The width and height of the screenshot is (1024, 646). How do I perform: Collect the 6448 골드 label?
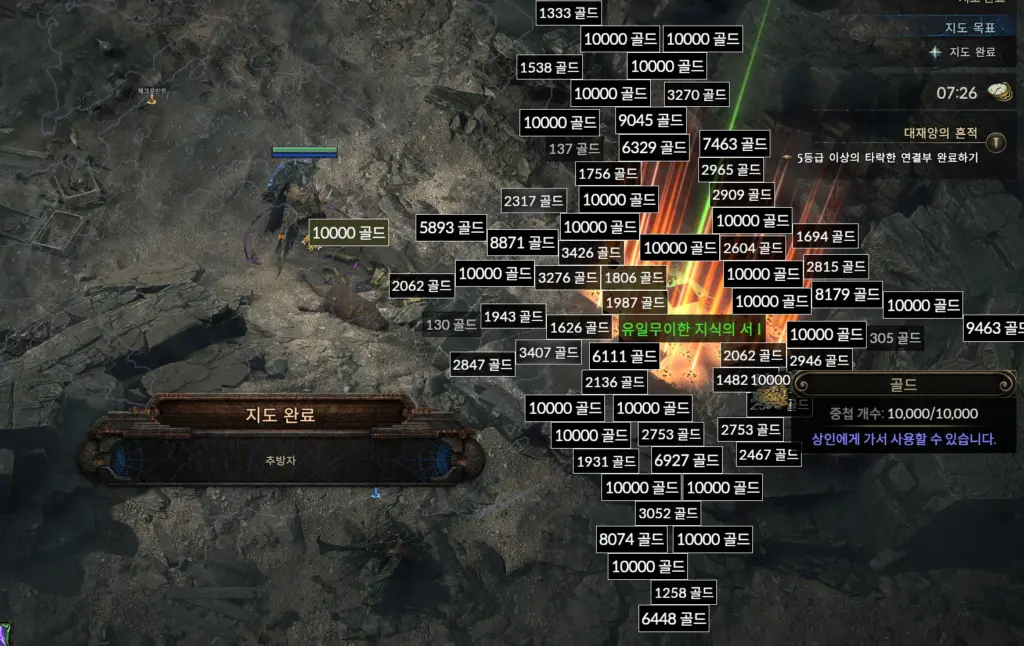[x=674, y=619]
